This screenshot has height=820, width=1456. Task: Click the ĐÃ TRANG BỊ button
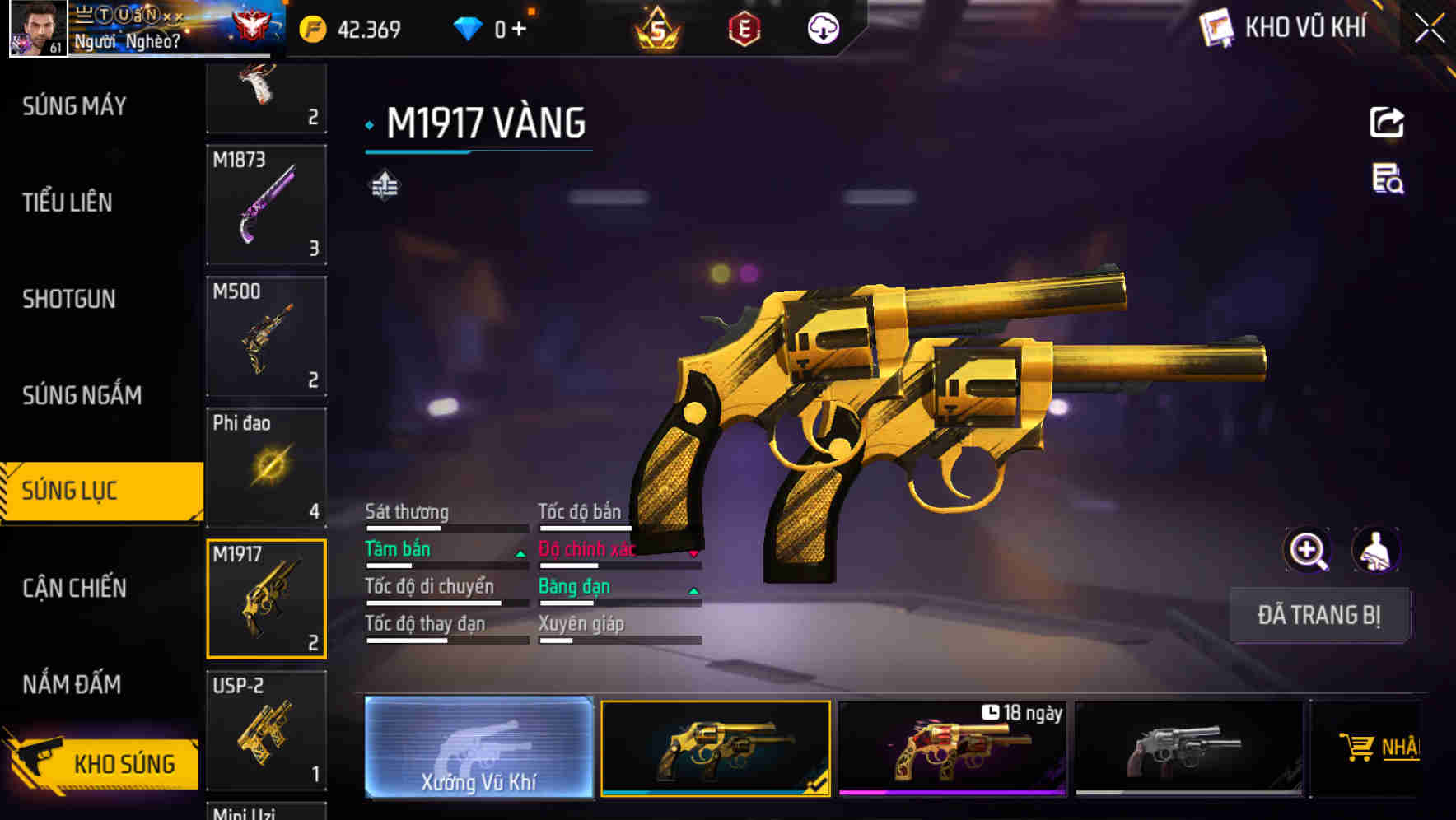tap(1318, 615)
